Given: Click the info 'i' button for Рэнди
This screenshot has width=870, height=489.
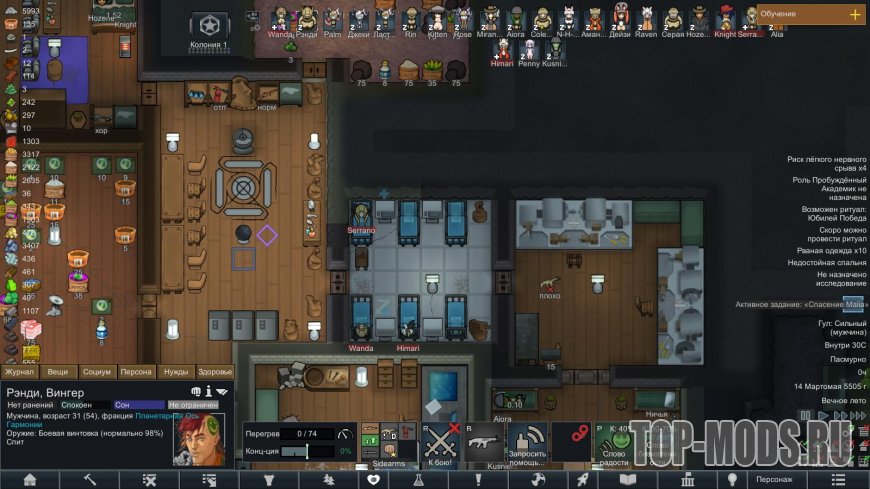Looking at the screenshot, I should coord(209,391).
